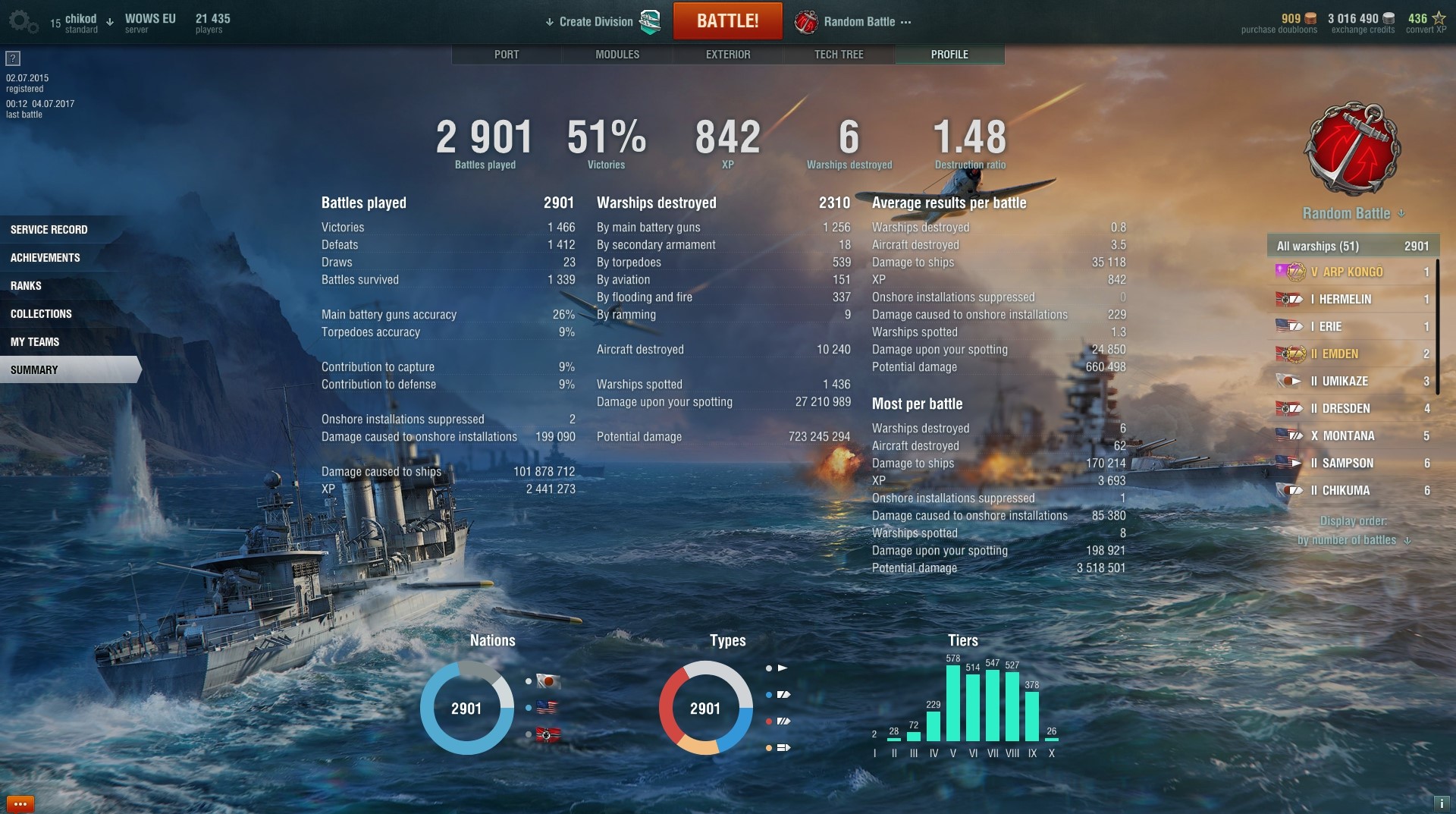This screenshot has height=814, width=1456.
Task: Show the TECH TREE tab
Action: point(839,55)
